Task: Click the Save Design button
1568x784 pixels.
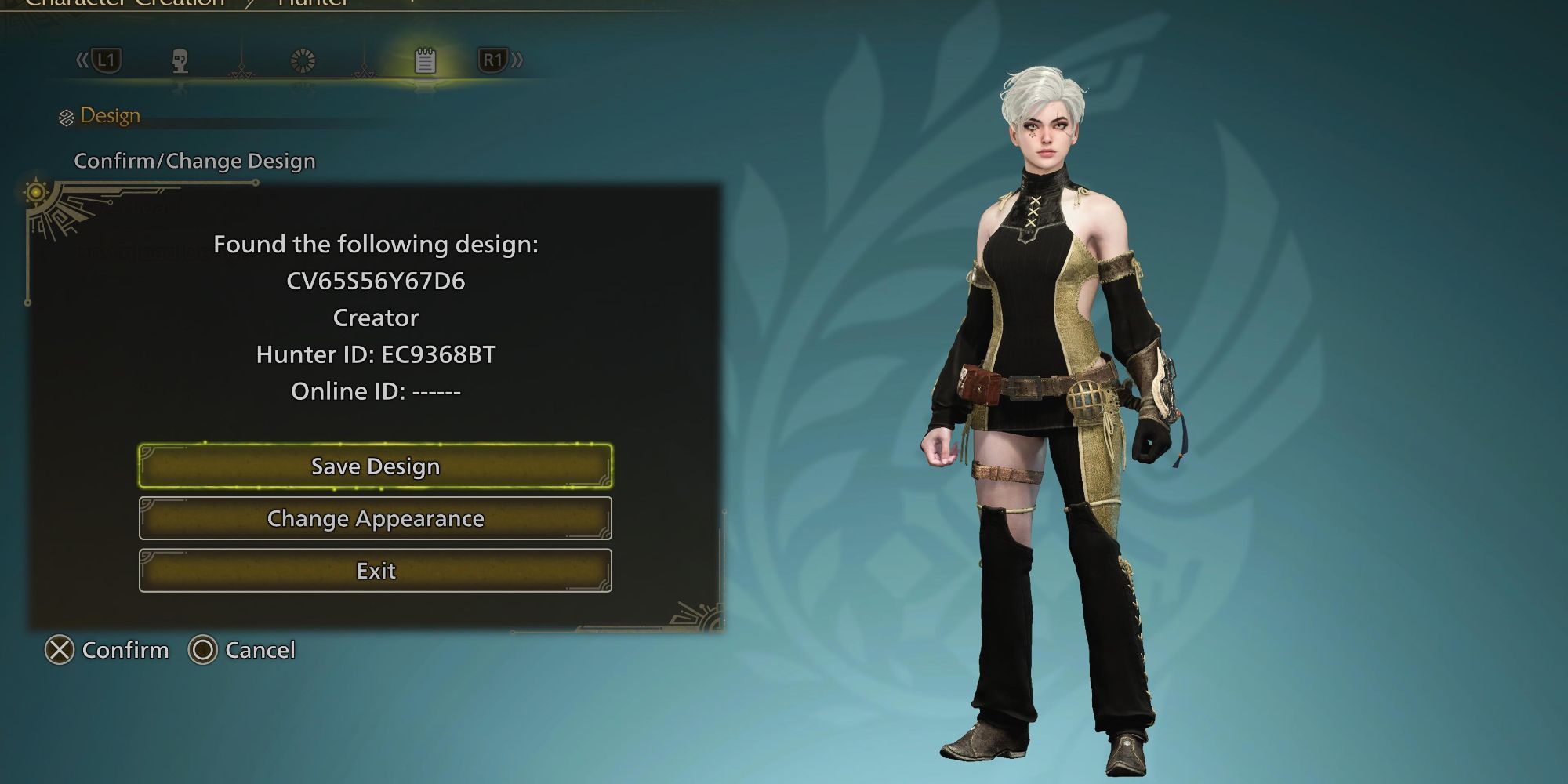Action: pos(376,466)
